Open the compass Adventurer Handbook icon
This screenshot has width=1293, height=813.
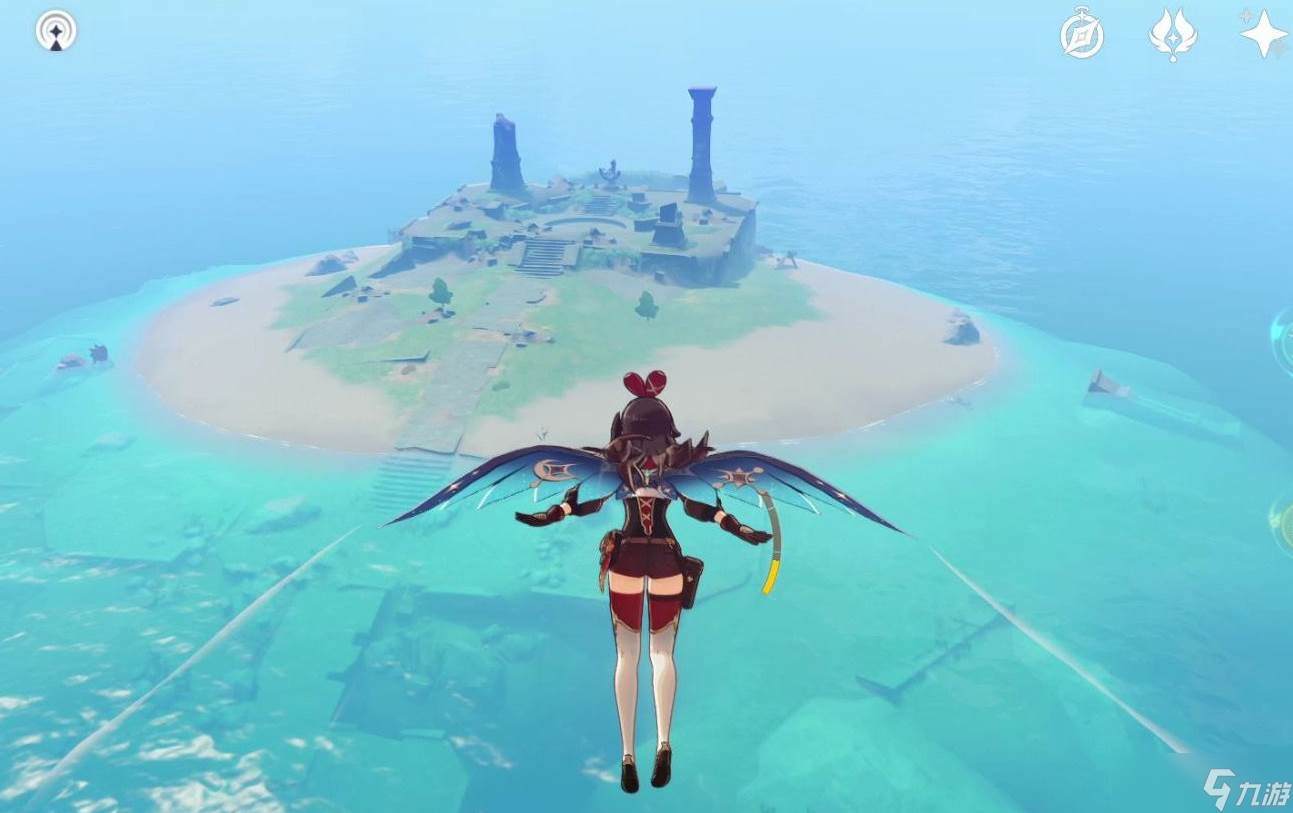(x=1081, y=35)
